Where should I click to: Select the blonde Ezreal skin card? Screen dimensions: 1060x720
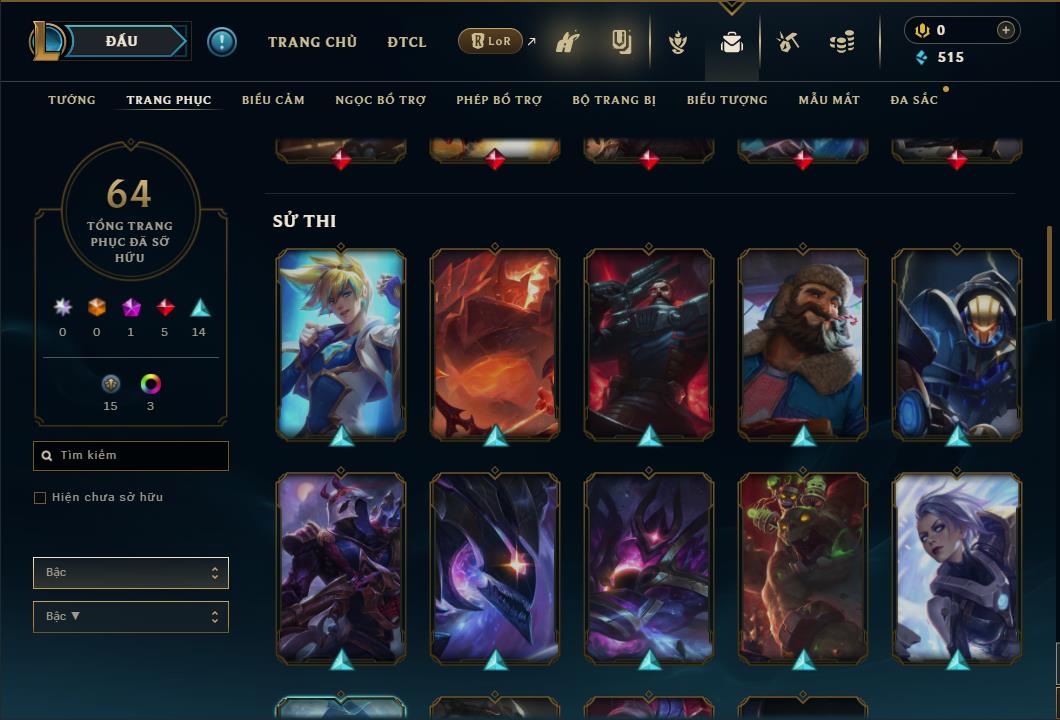(x=341, y=341)
